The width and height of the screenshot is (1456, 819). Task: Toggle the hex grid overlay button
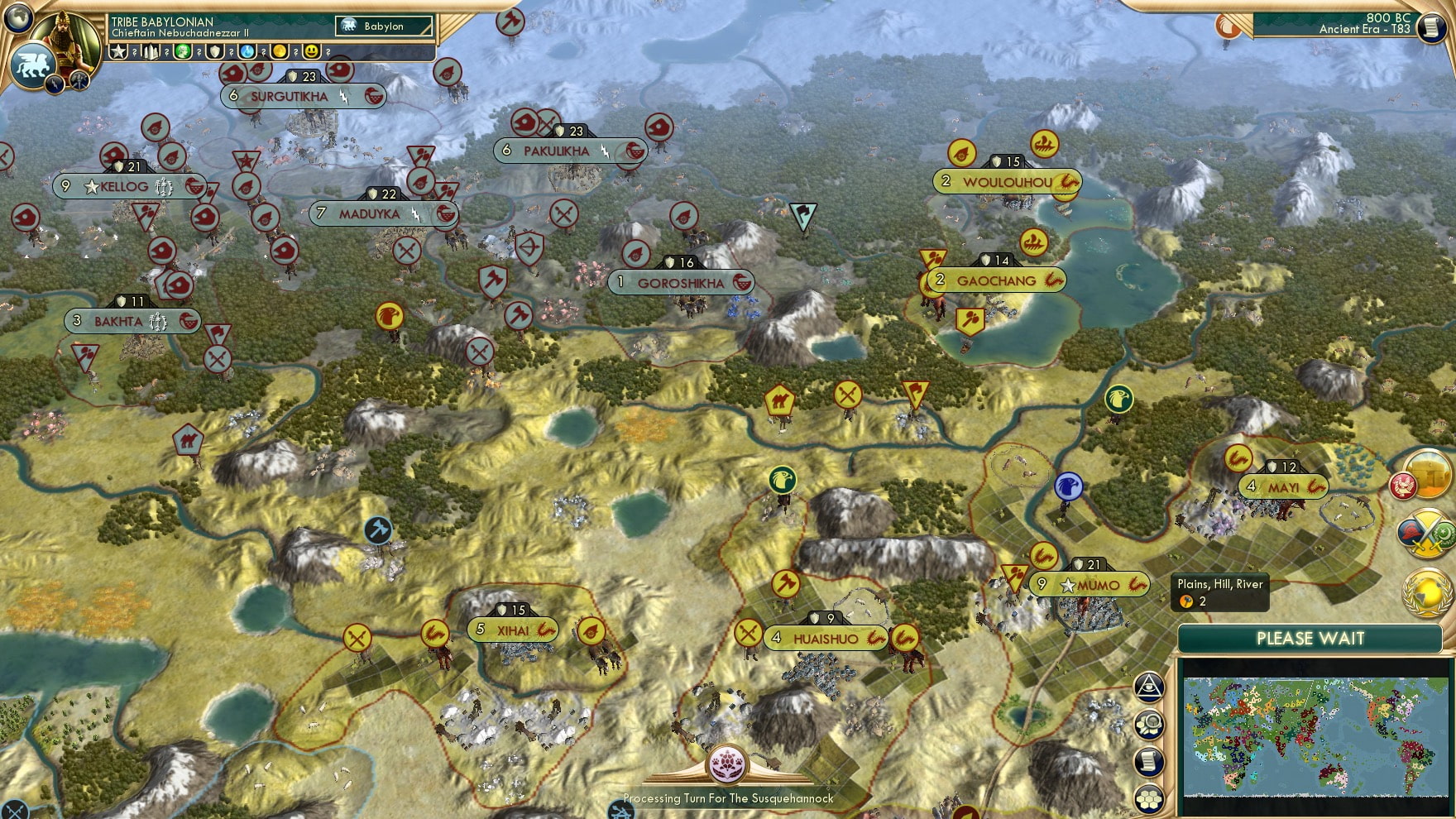click(1149, 797)
